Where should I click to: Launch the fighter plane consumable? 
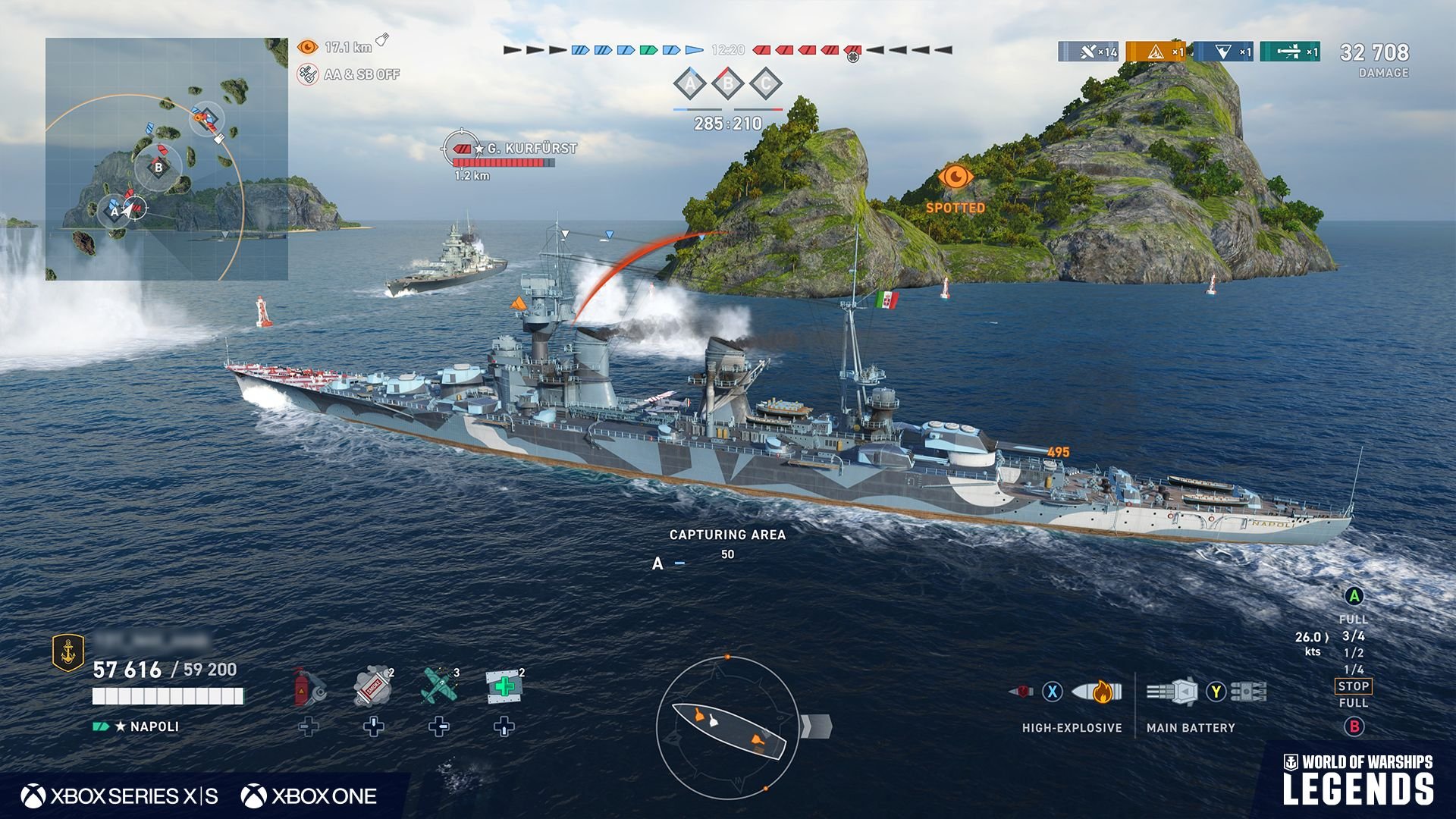439,685
